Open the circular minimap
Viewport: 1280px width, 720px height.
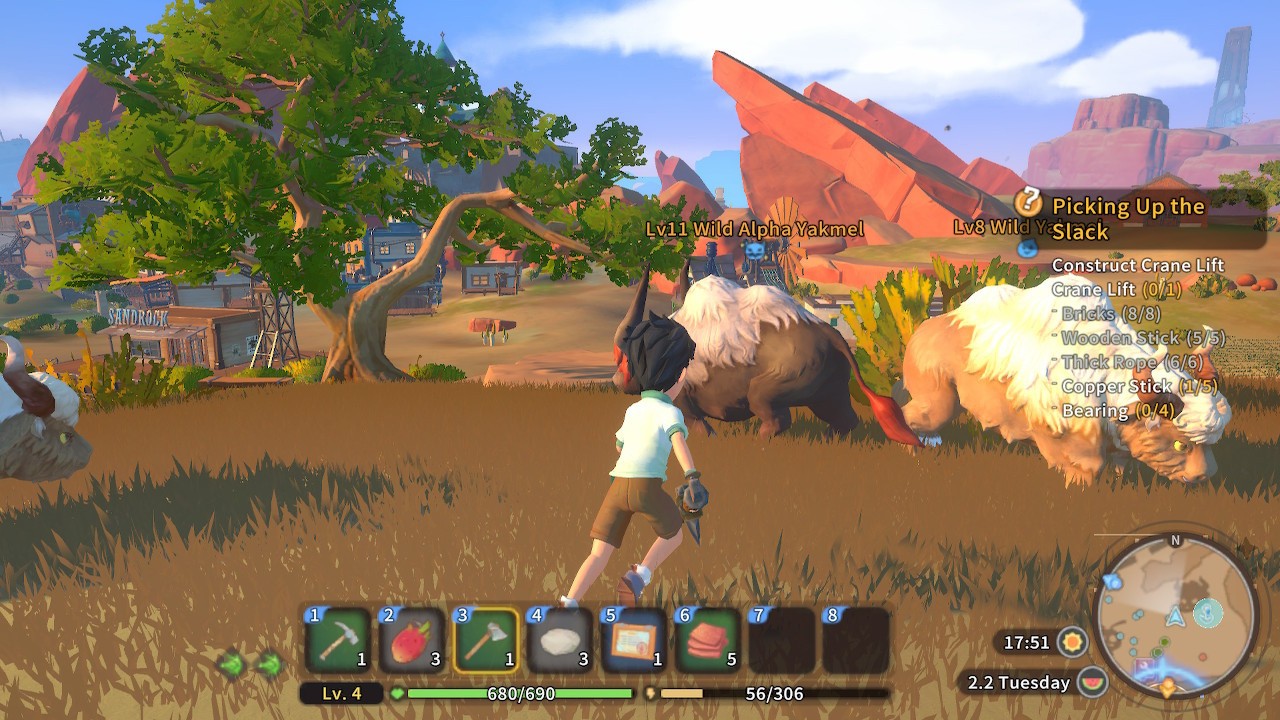tap(1175, 616)
